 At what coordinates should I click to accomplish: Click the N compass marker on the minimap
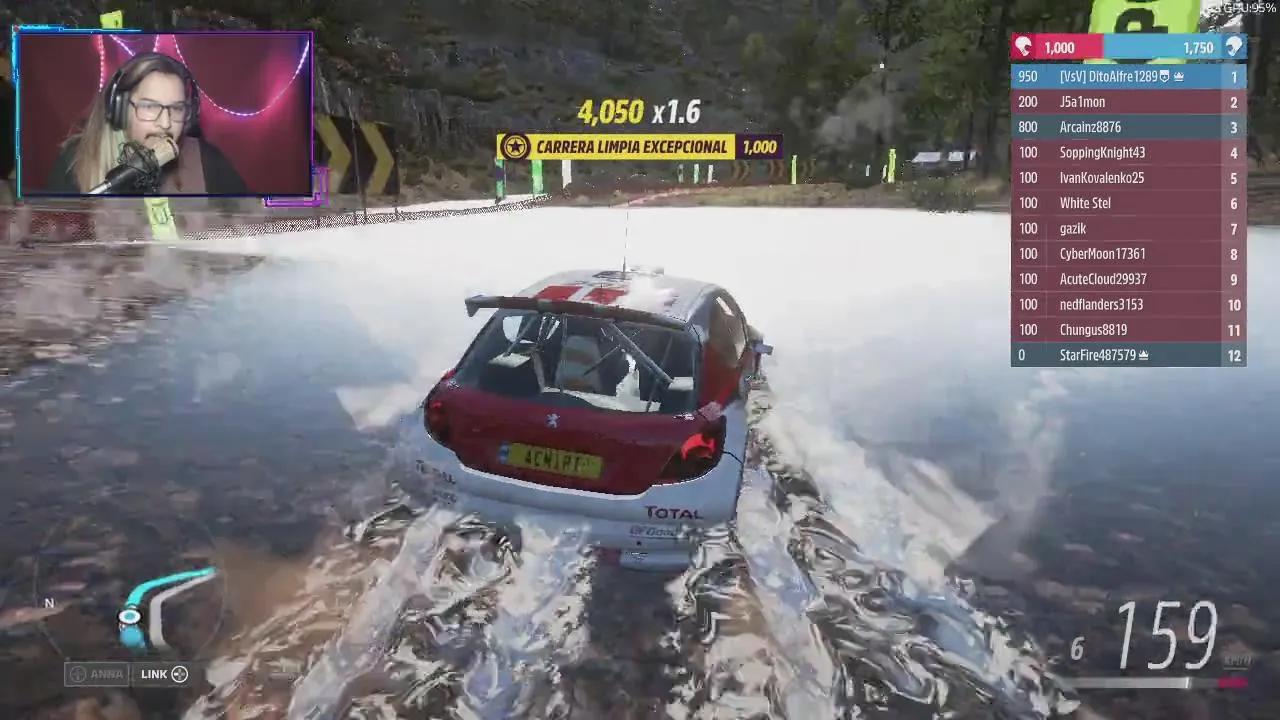pyautogui.click(x=47, y=603)
